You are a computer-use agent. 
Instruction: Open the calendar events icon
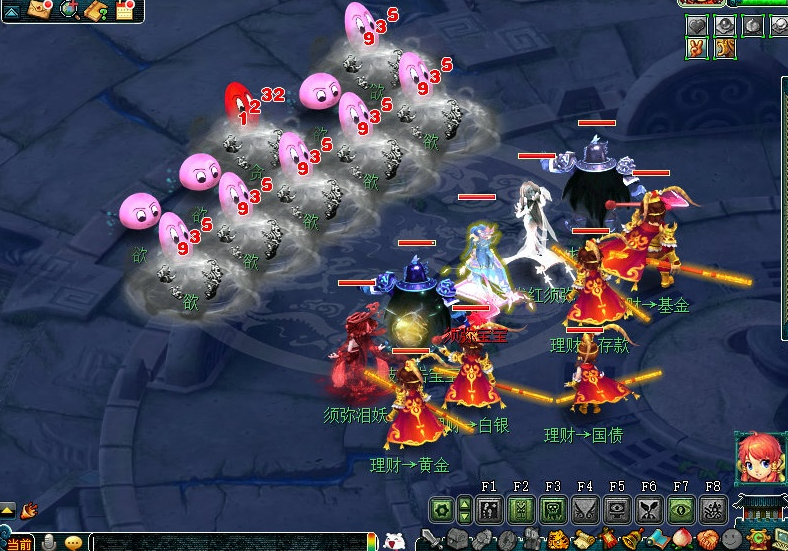click(x=125, y=11)
